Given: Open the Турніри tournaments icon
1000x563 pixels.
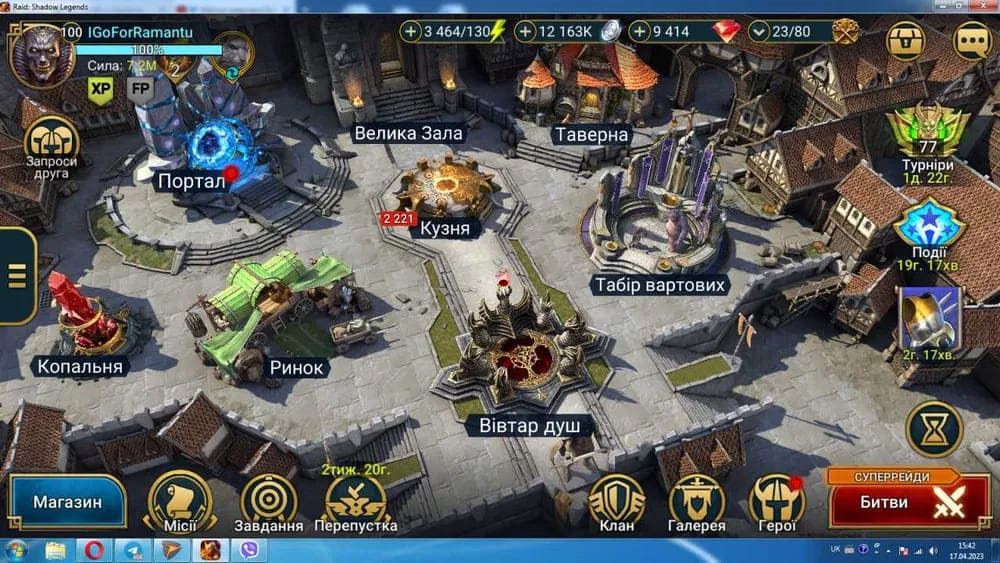Looking at the screenshot, I should pyautogui.click(x=925, y=137).
